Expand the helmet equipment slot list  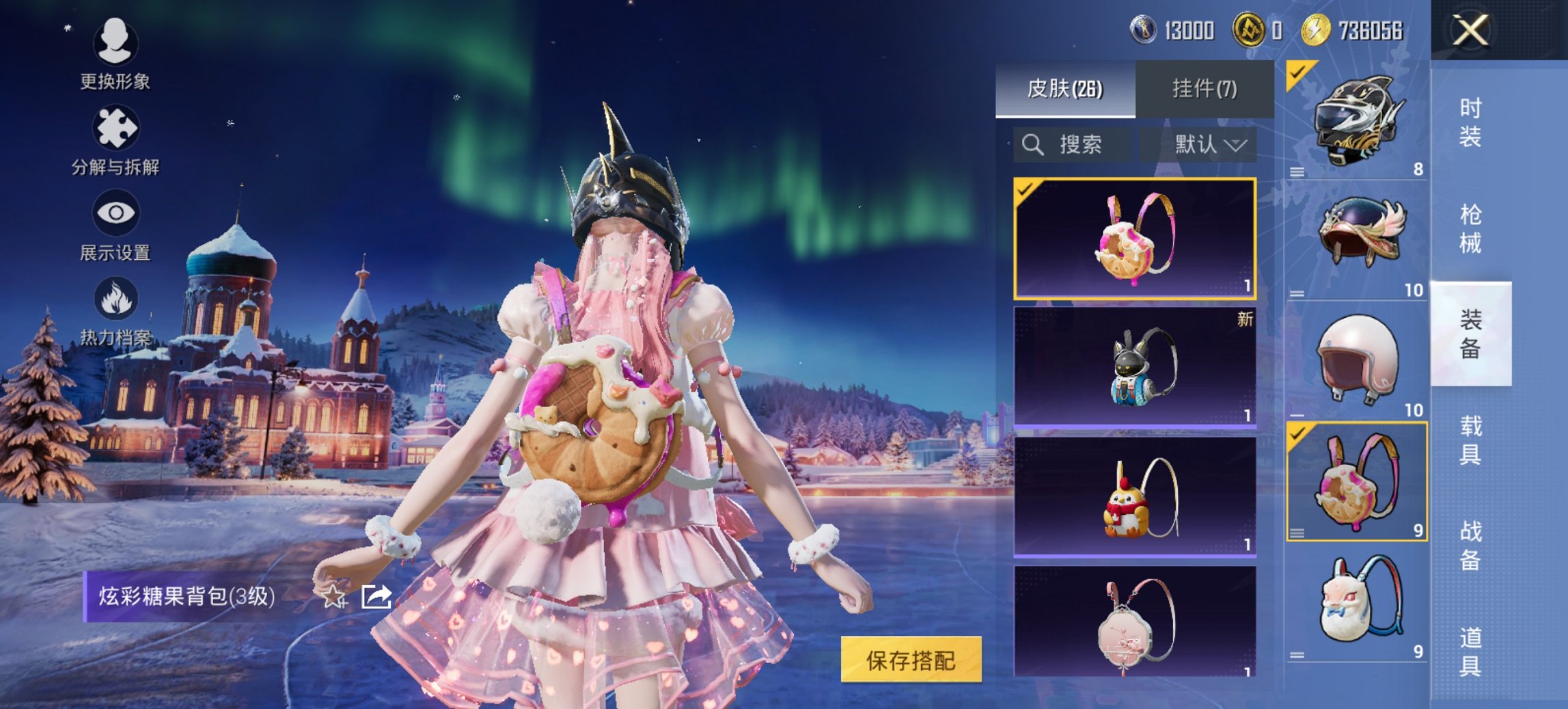pos(1298,172)
